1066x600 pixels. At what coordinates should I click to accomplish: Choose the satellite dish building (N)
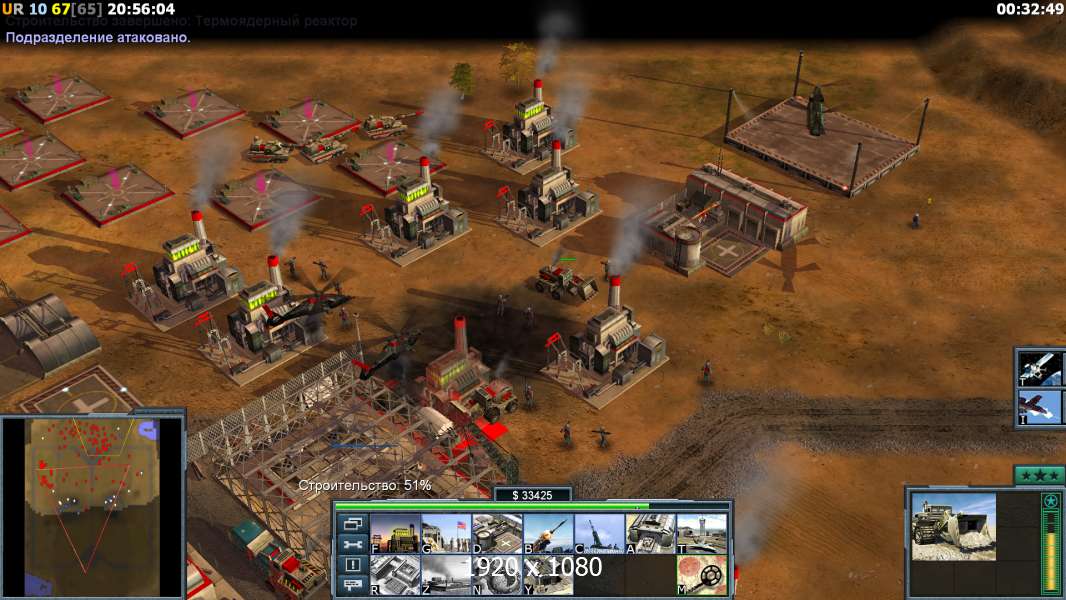coord(497,575)
